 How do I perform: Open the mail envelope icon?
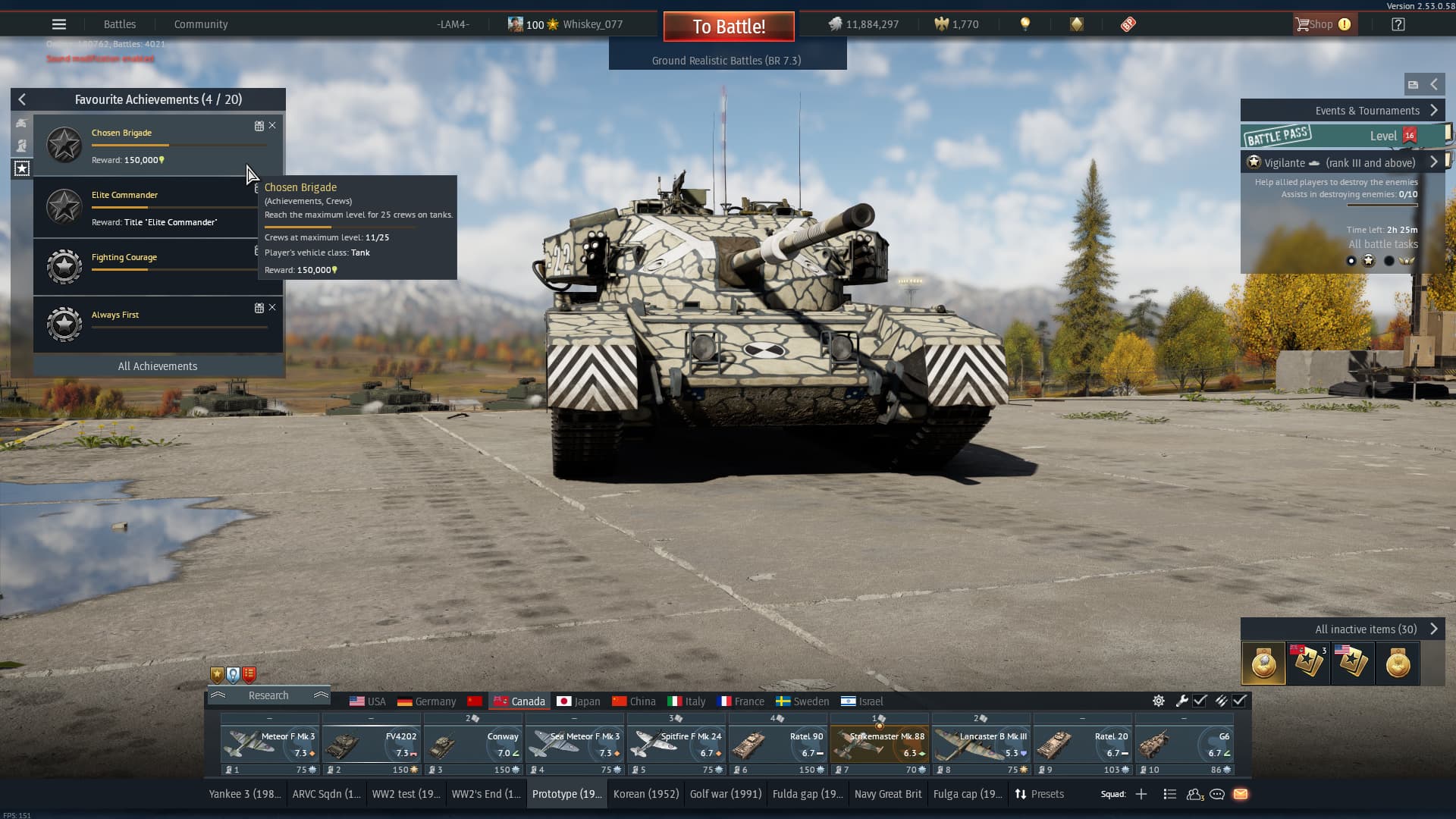1241,794
